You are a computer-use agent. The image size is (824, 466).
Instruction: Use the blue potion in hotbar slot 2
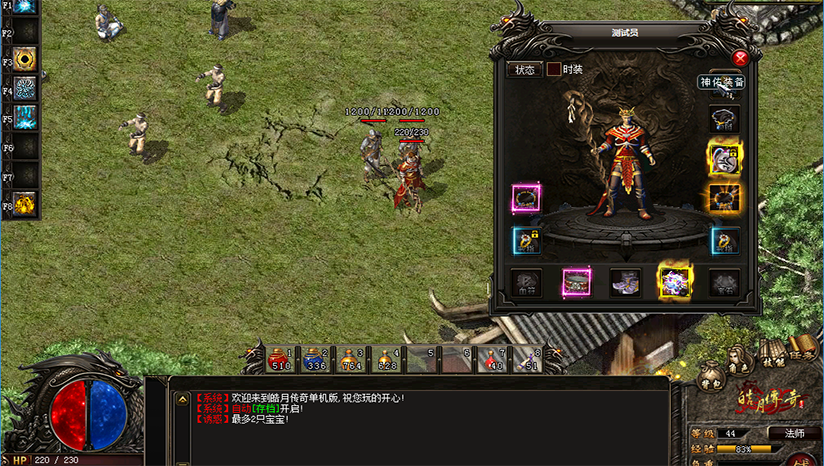point(315,359)
